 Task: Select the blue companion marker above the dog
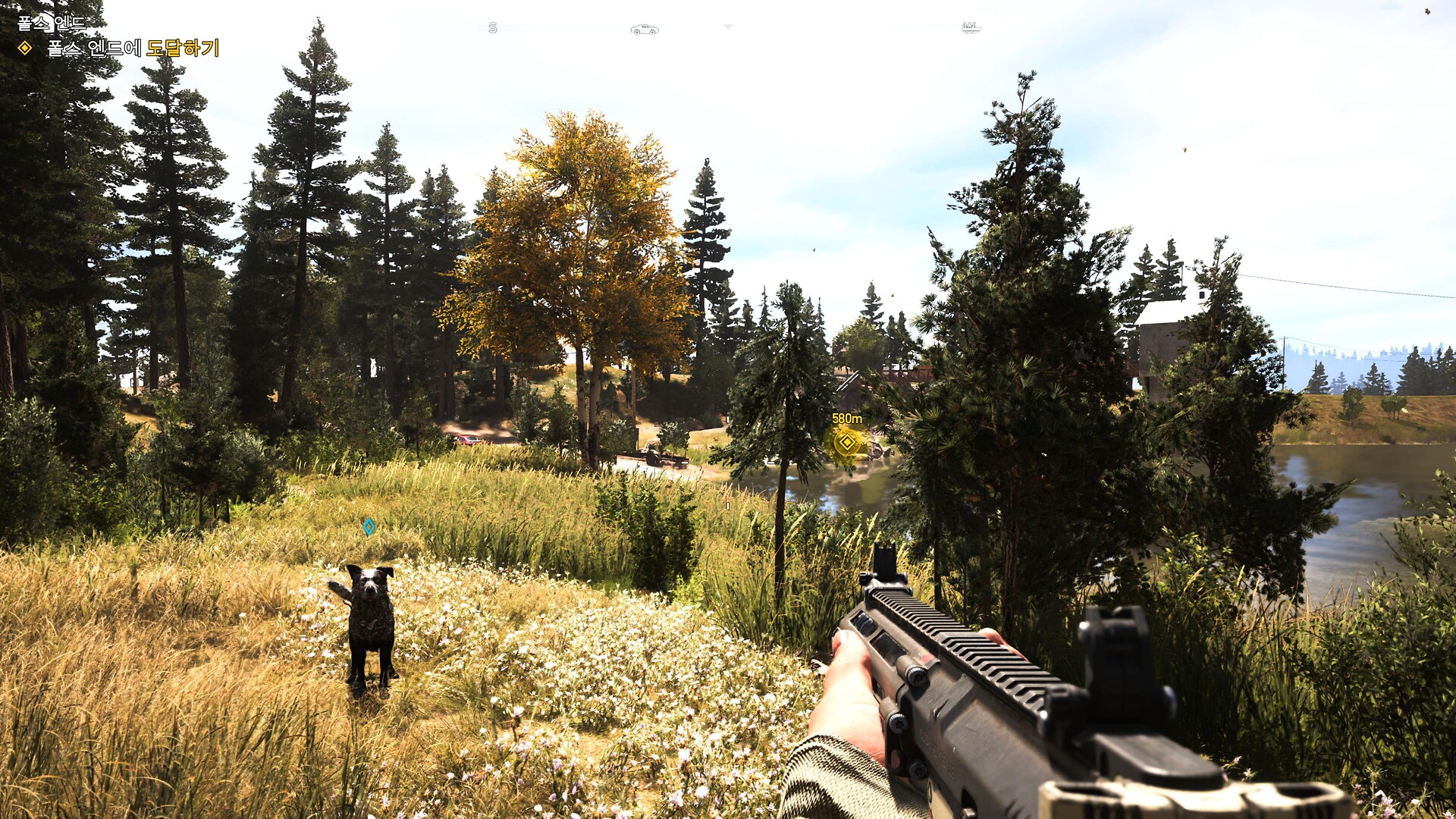click(x=369, y=526)
